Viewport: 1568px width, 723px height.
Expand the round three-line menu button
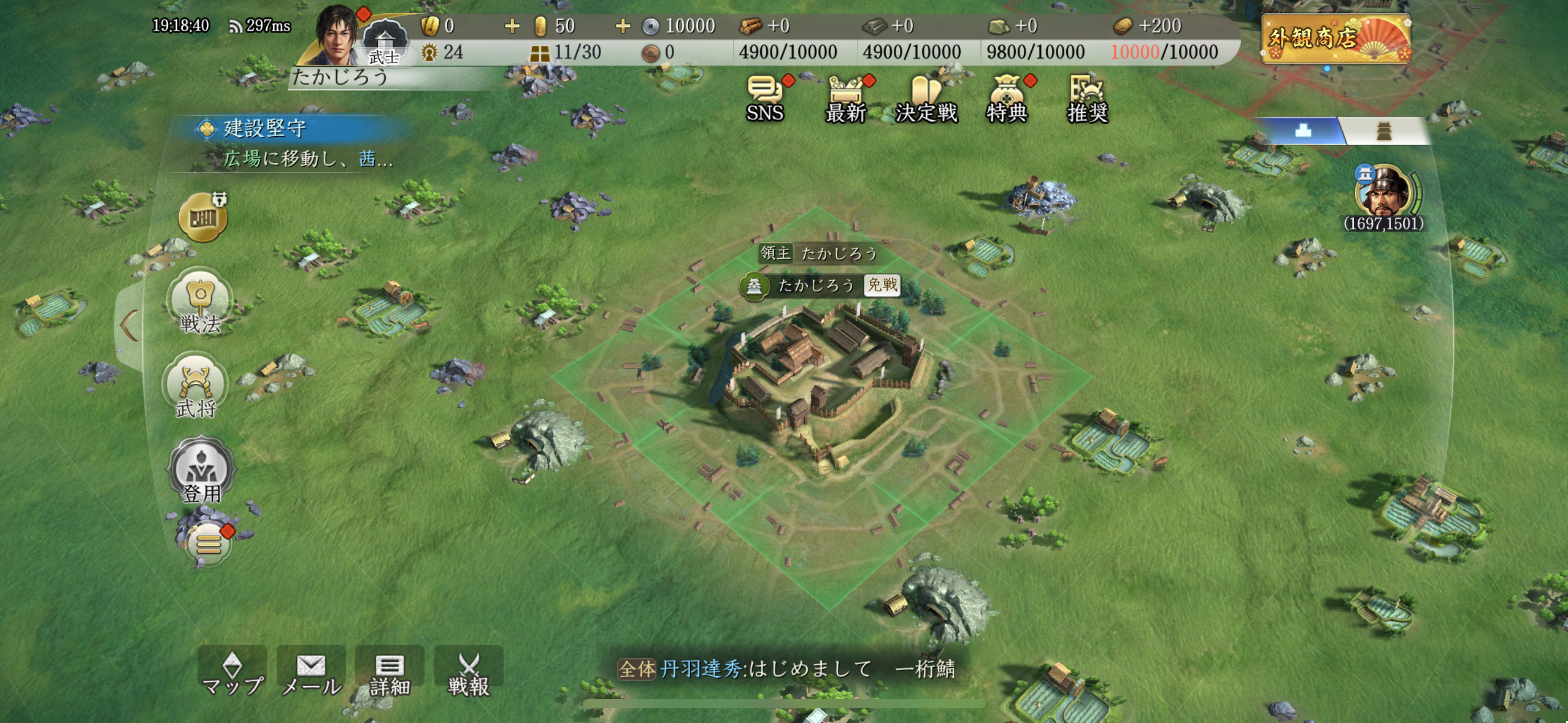point(208,544)
